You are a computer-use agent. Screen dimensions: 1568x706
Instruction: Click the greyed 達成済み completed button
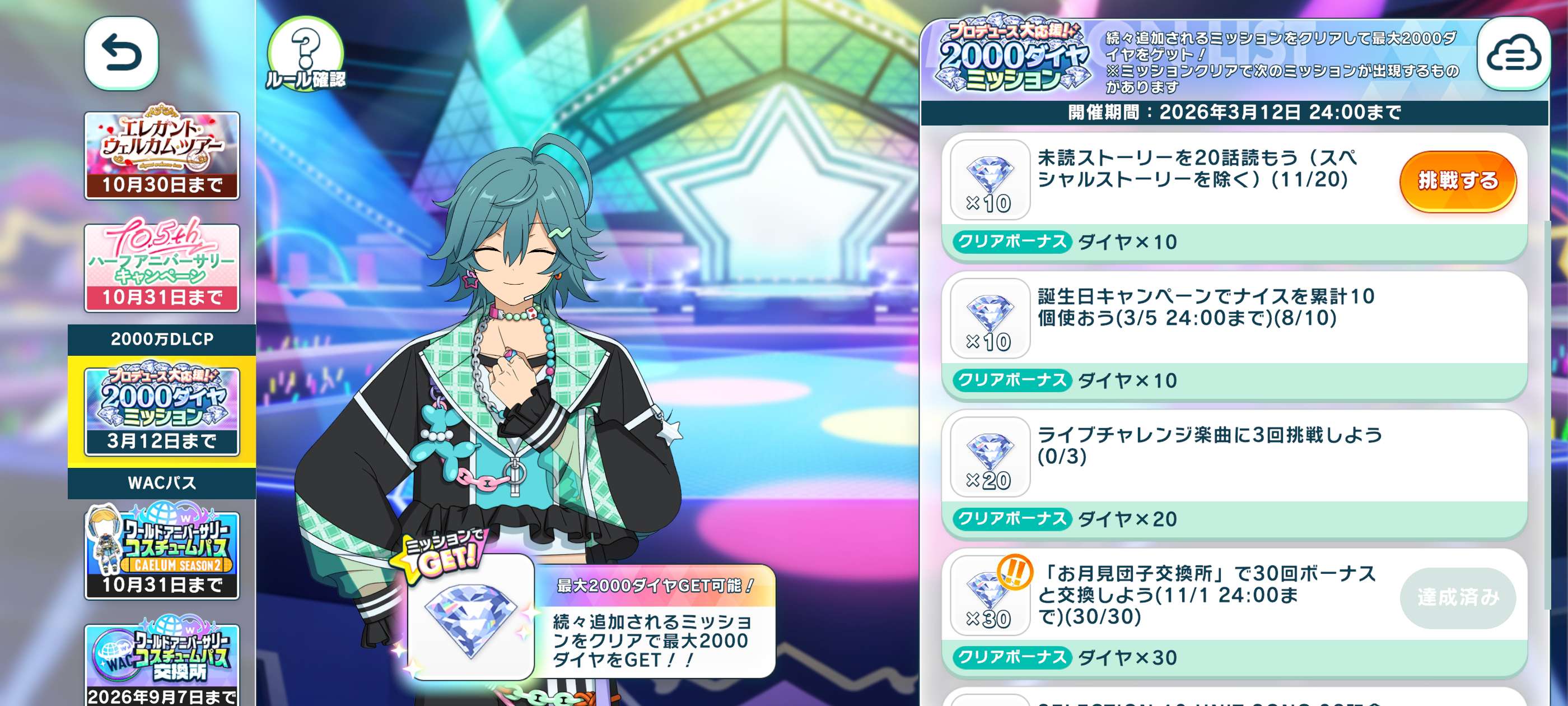coord(1457,597)
